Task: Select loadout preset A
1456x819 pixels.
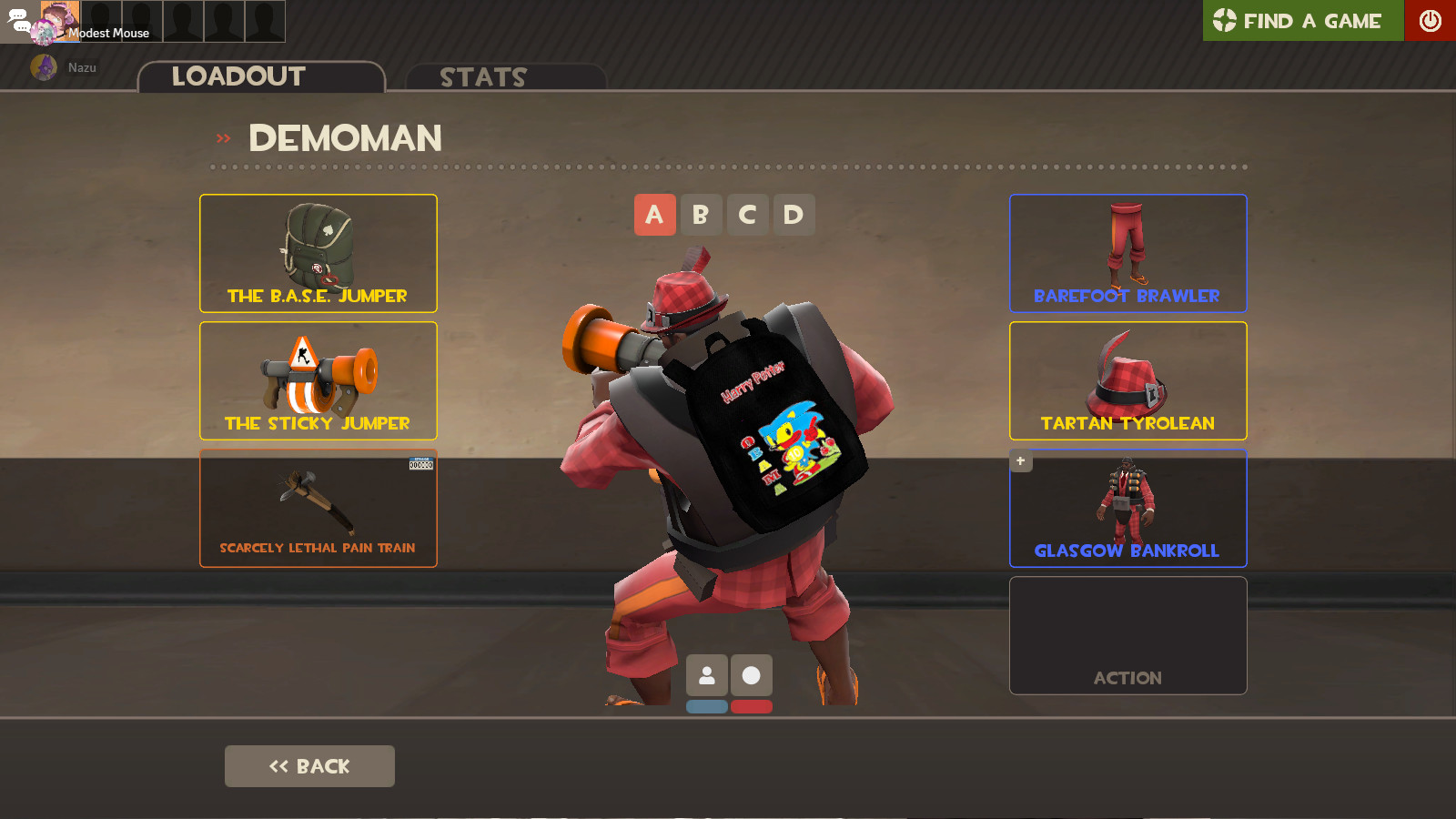Action: pos(655,215)
